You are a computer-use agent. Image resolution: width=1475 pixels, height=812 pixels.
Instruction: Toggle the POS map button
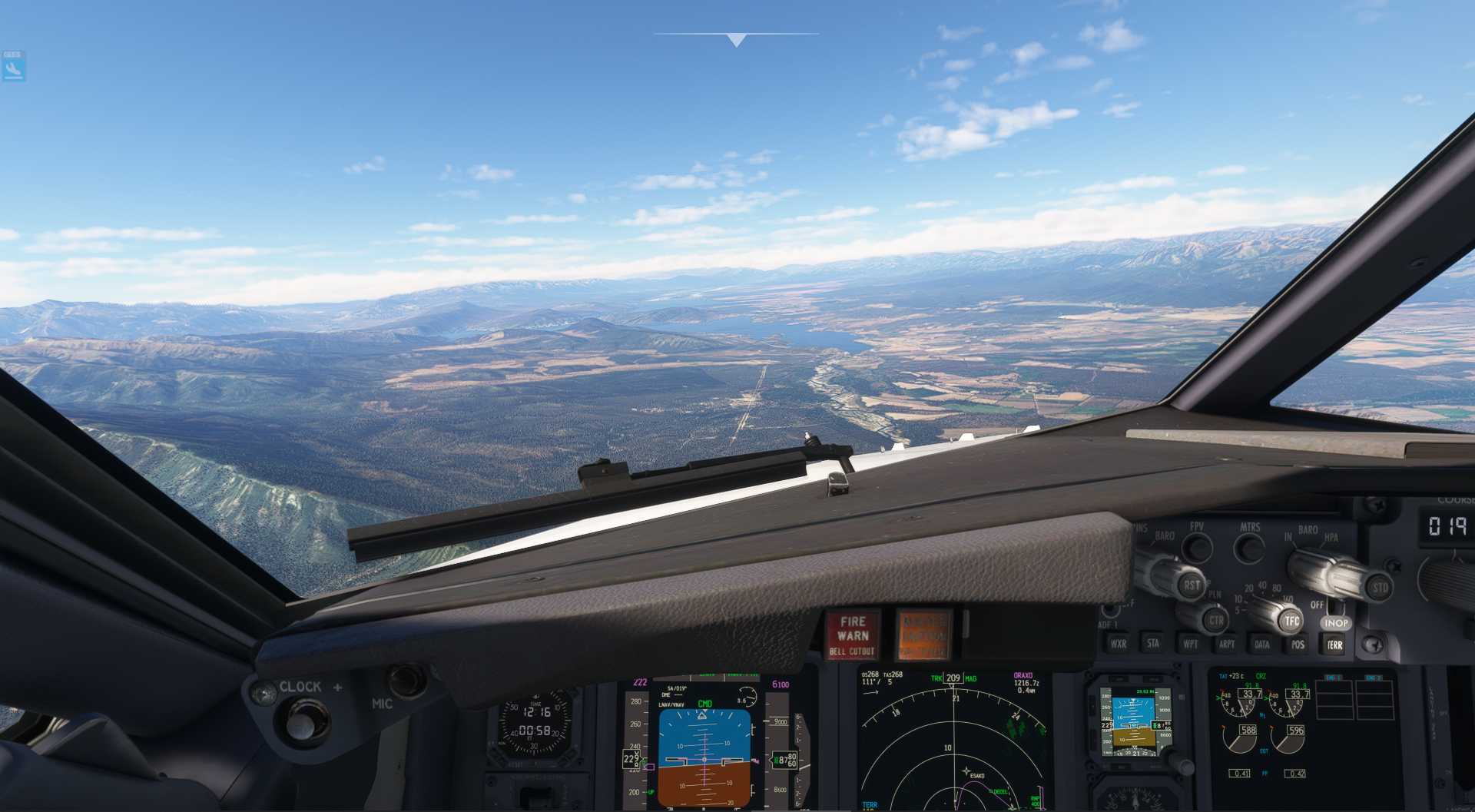tap(1298, 645)
